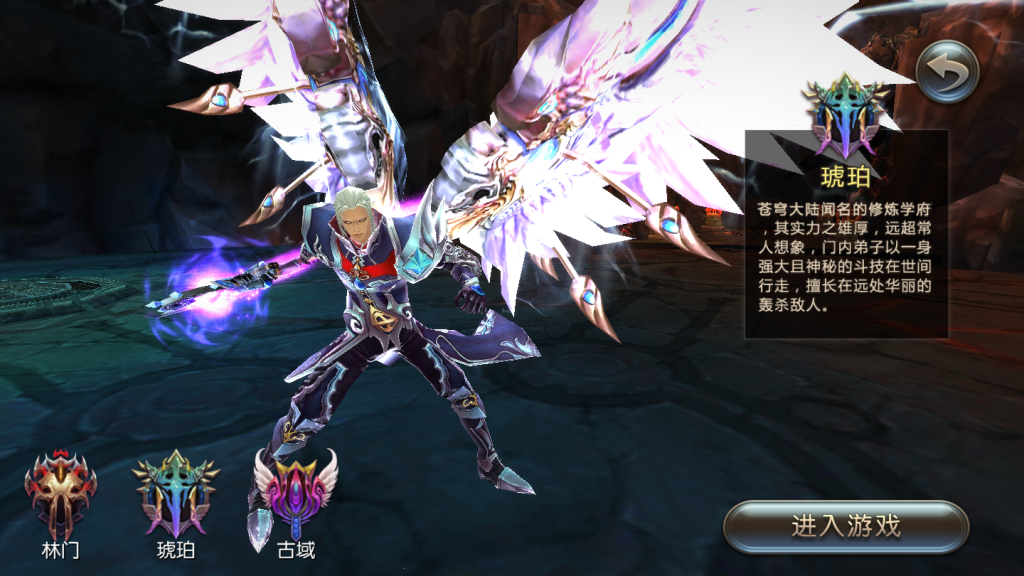Click the 进入游戏 enter game button
The width and height of the screenshot is (1024, 576).
pyautogui.click(x=846, y=526)
